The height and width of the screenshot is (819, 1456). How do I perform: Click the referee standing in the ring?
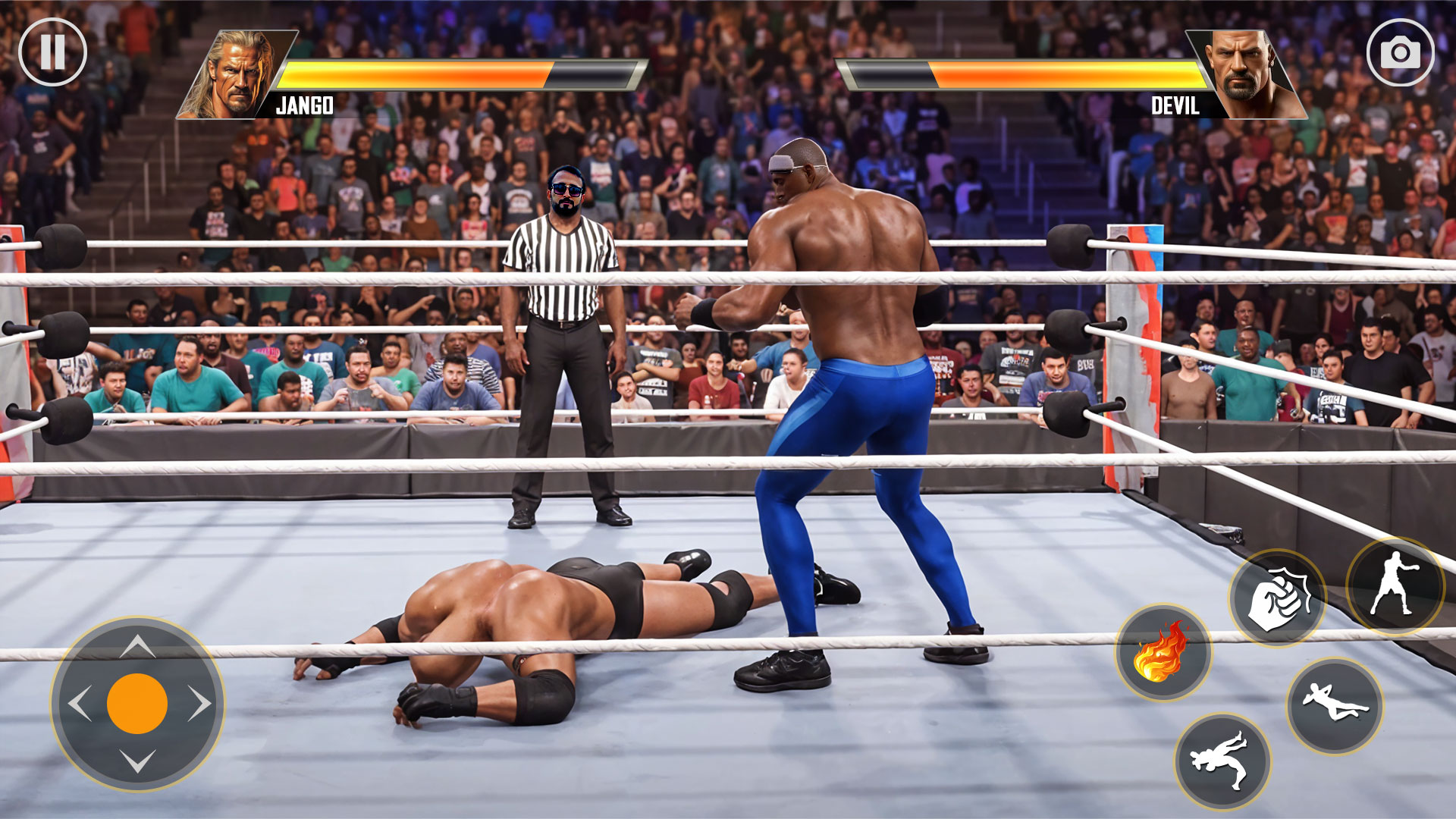tap(565, 326)
